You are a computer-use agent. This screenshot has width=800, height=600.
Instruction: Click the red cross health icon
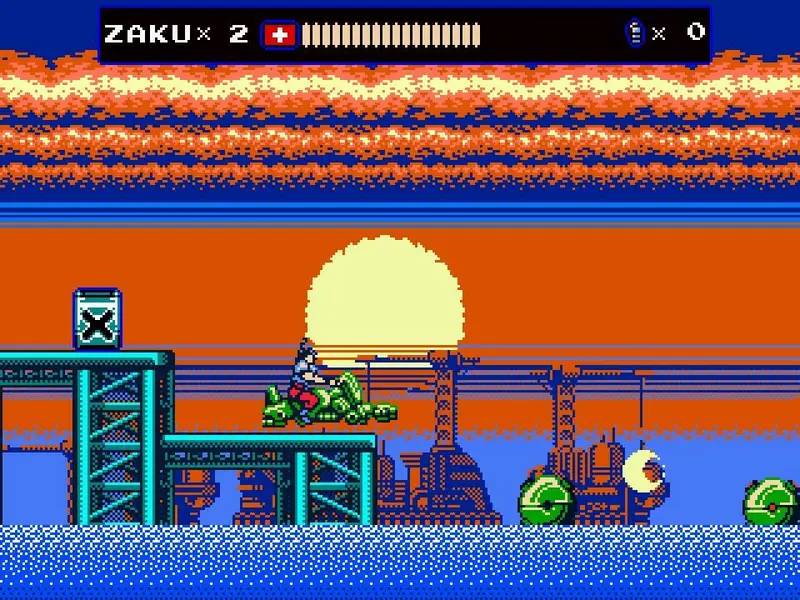[x=280, y=35]
